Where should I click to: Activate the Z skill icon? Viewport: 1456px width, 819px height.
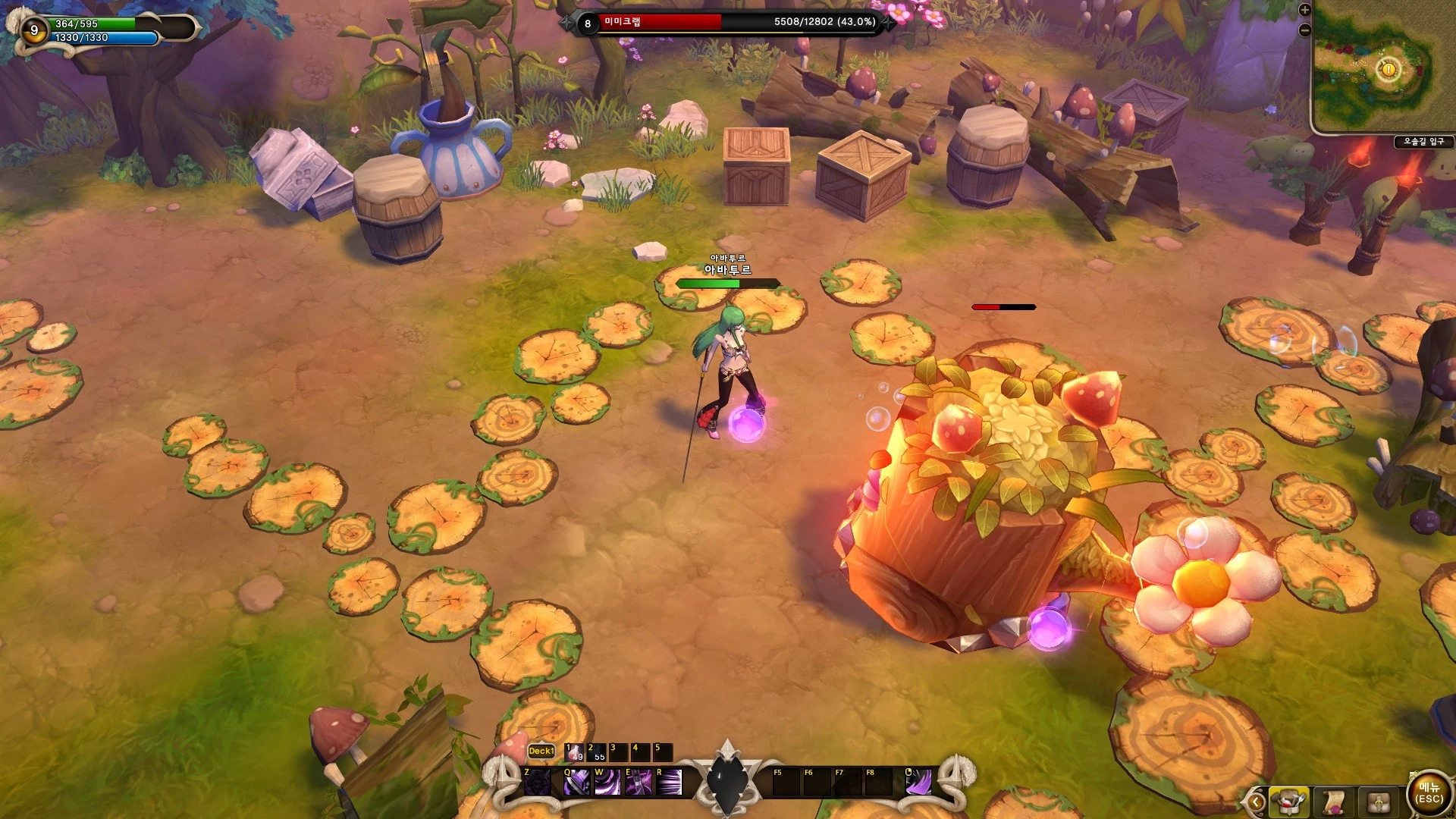[538, 782]
